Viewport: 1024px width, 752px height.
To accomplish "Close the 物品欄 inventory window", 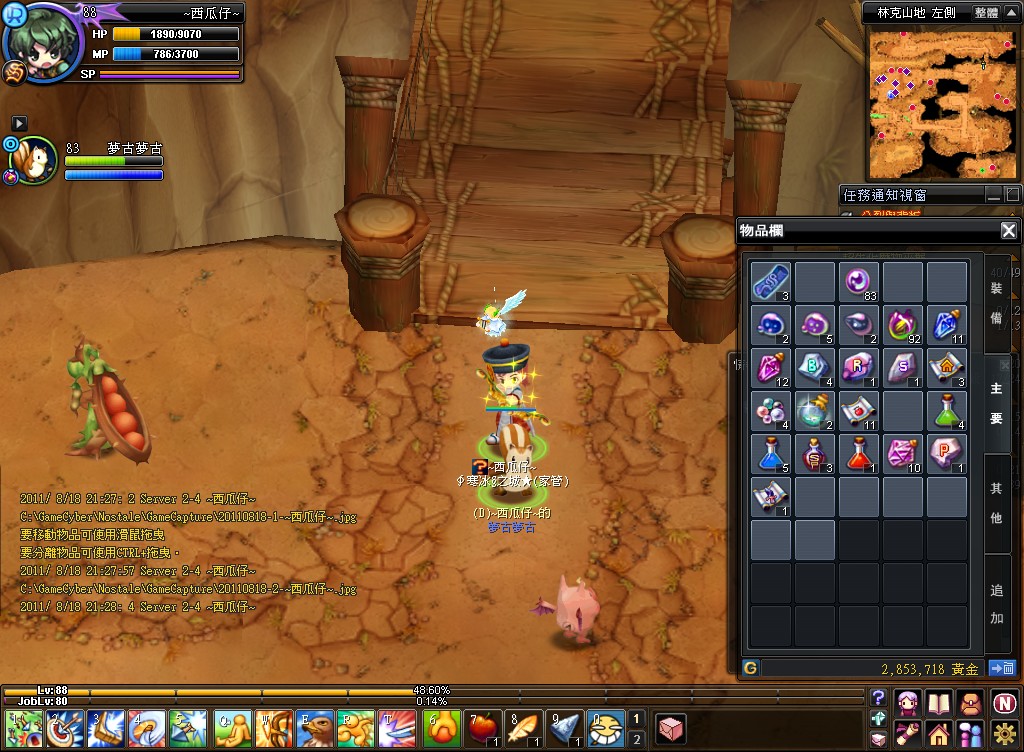I will [x=1008, y=231].
